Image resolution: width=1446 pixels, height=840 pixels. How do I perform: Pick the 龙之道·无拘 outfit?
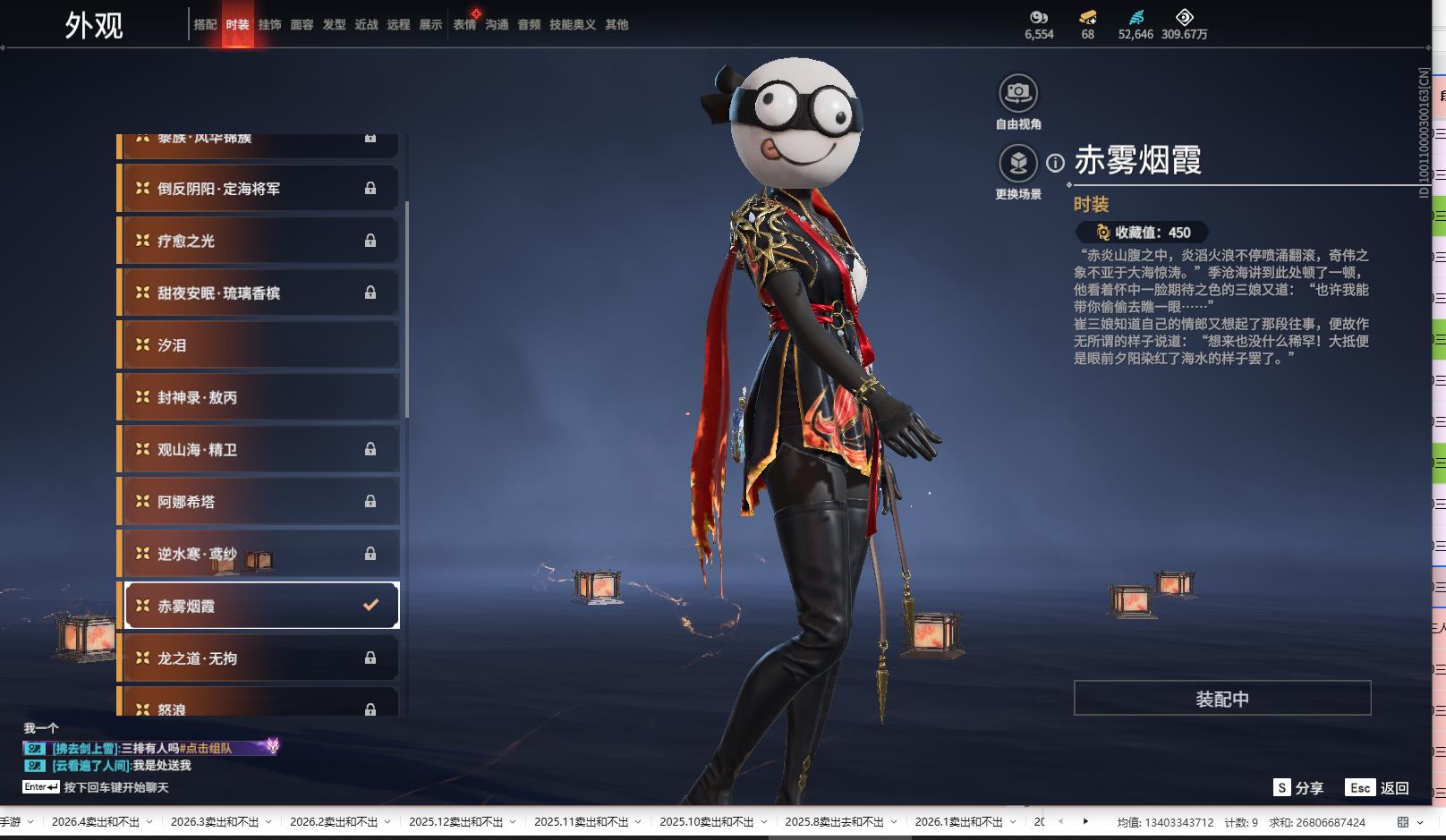pyautogui.click(x=259, y=658)
